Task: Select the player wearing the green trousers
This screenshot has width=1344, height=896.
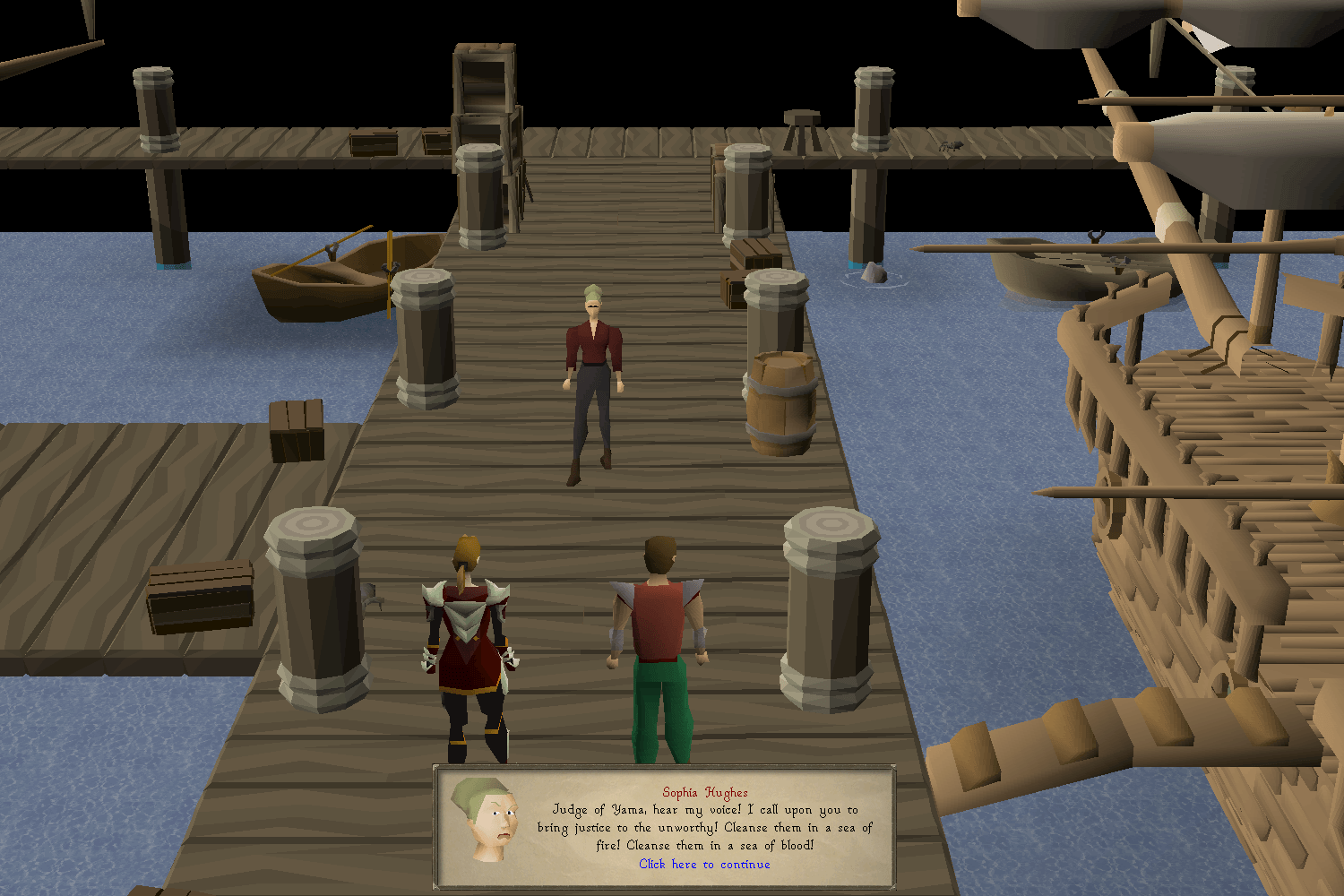Action: pos(660,645)
